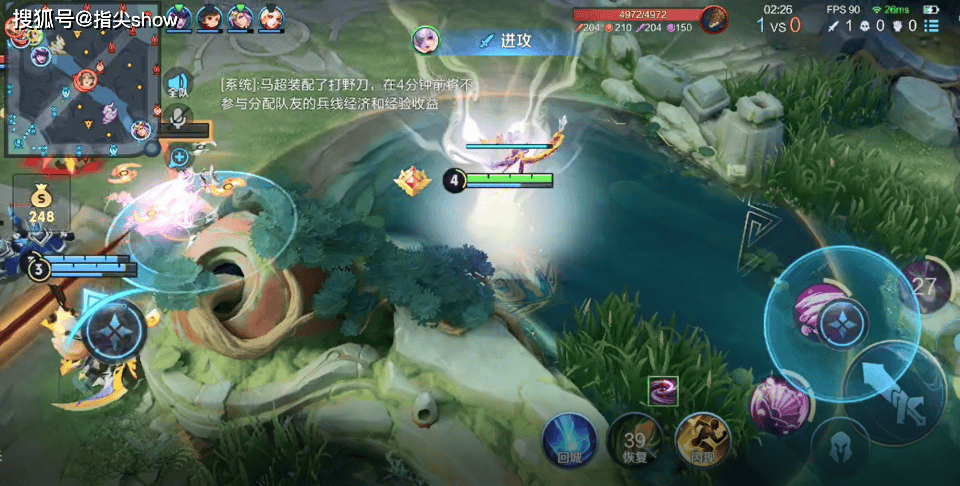The width and height of the screenshot is (960, 486).
Task: Open the quick chat plus bubble
Action: tap(179, 156)
